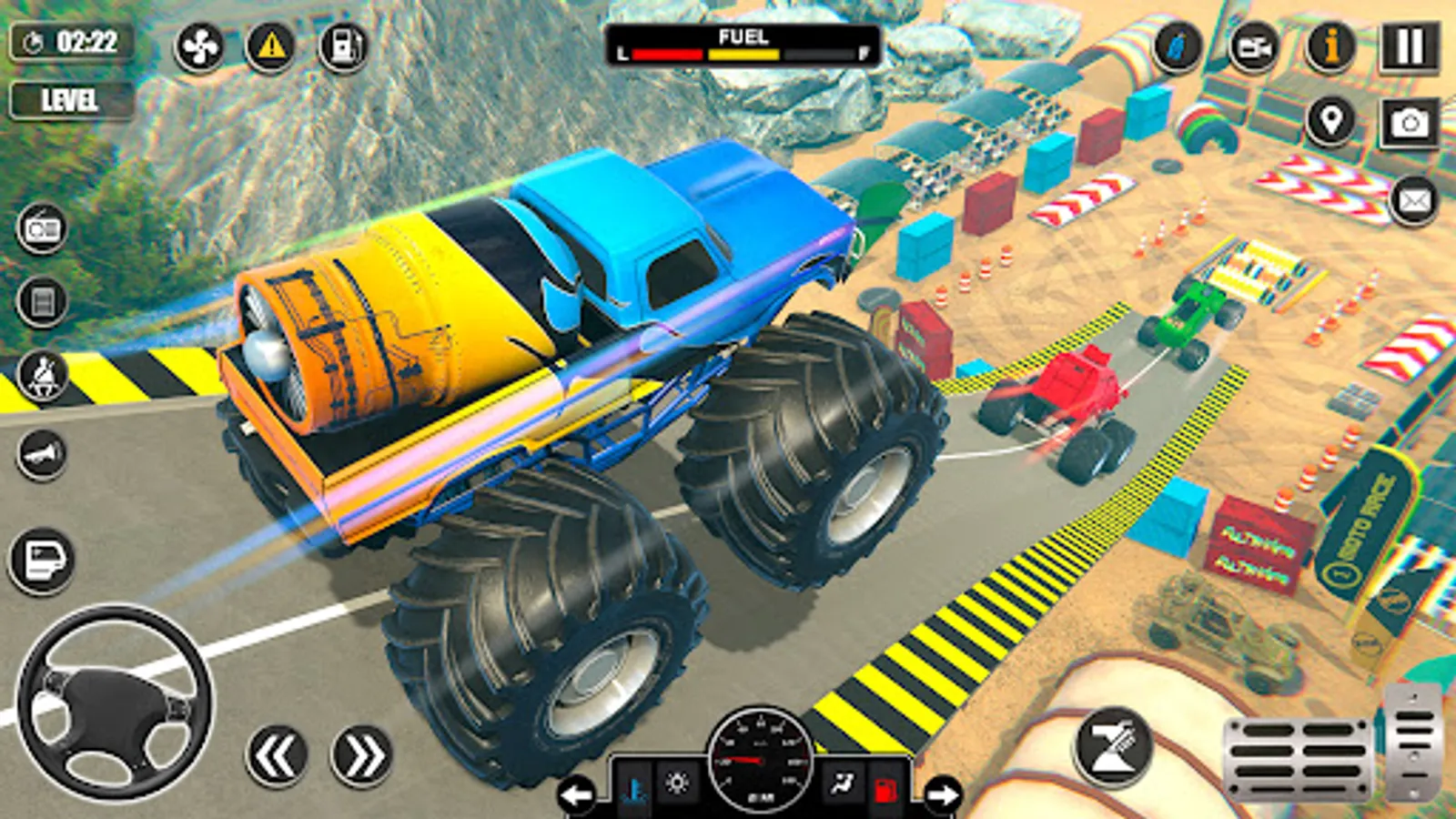The image size is (1456, 819).
Task: Activate the hazard warning triangle
Action: [271, 45]
